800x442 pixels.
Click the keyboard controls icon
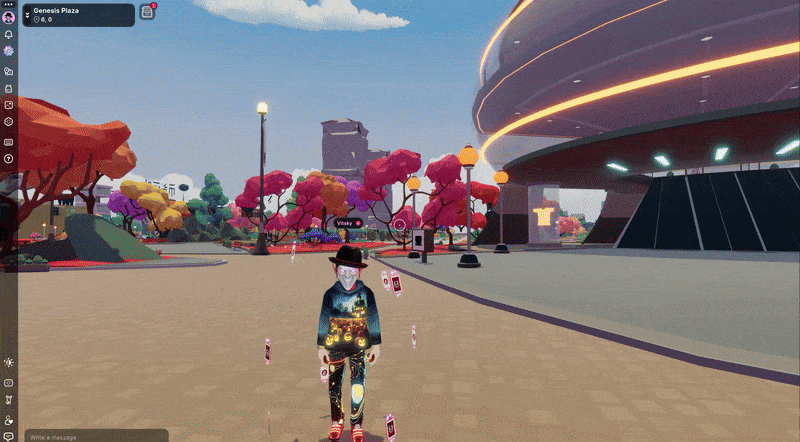click(9, 141)
